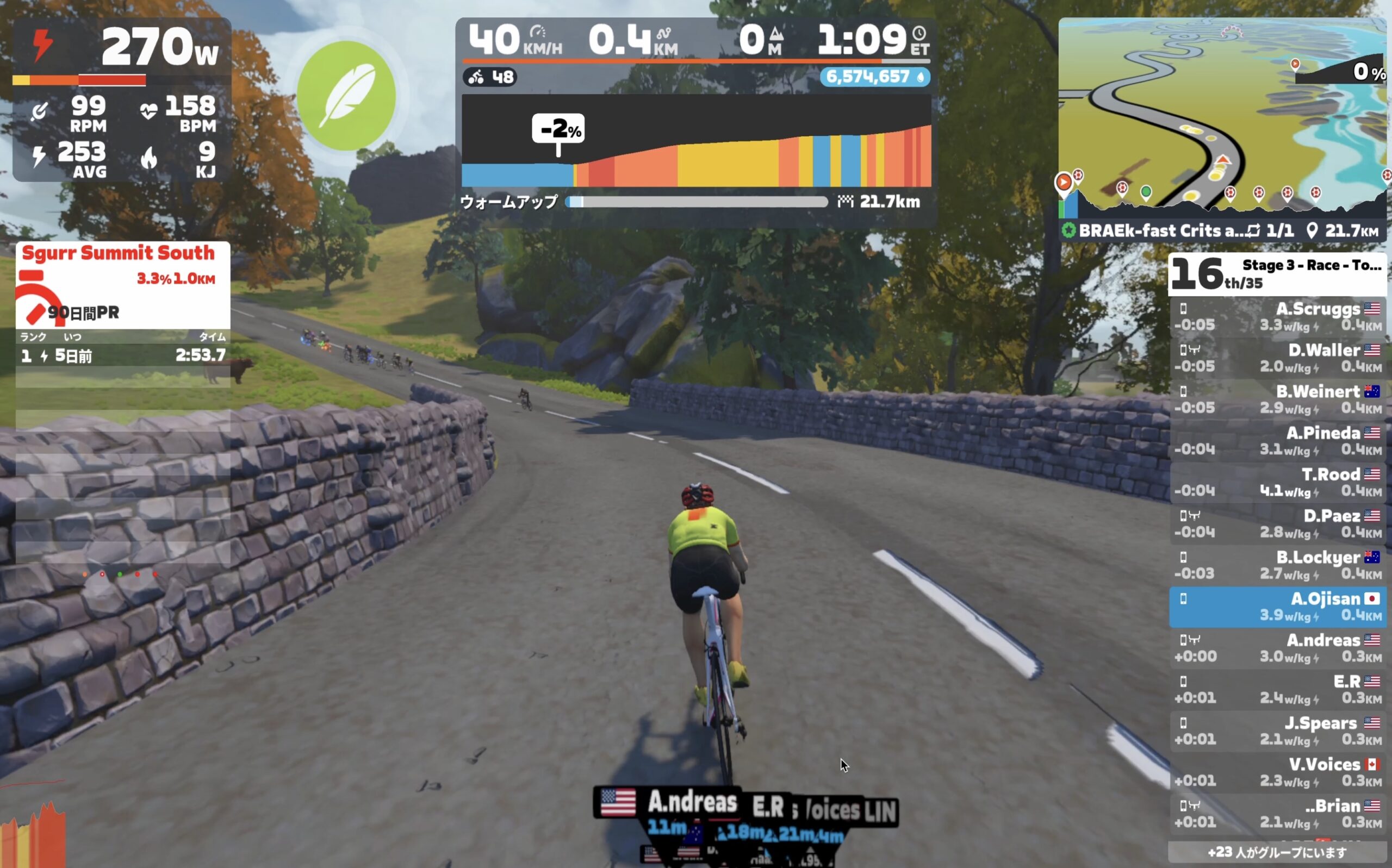The height and width of the screenshot is (868, 1392).
Task: Select rider D.Waller in nearby list
Action: tap(1278, 358)
